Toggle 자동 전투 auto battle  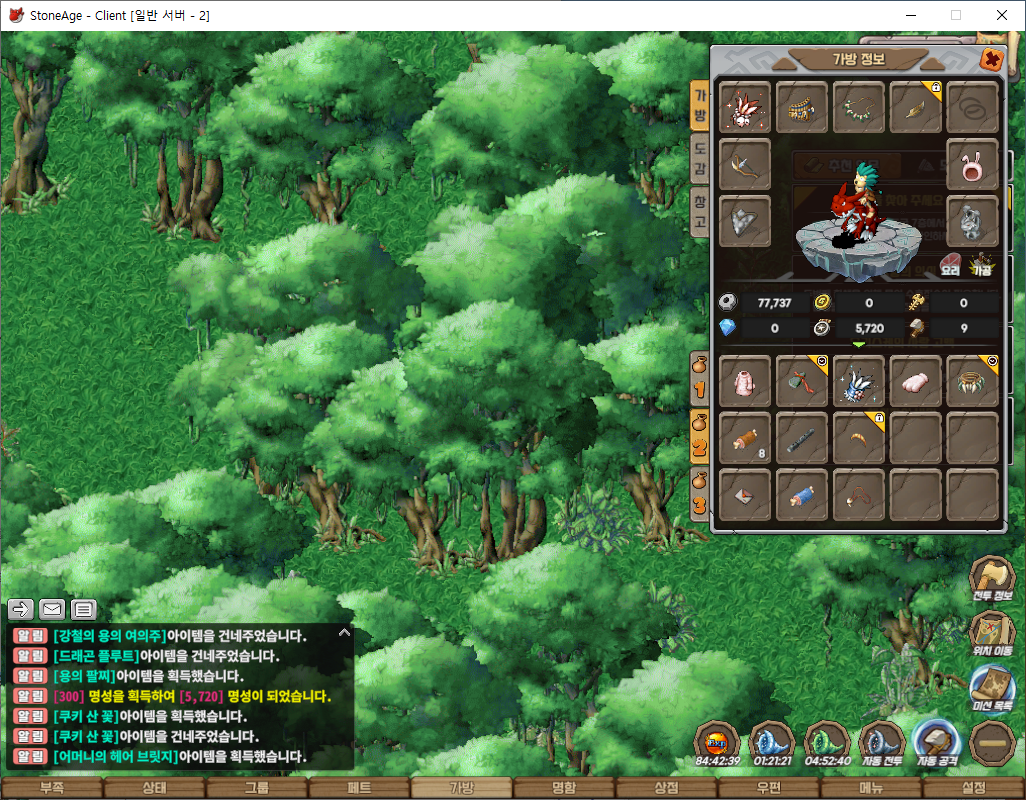882,742
